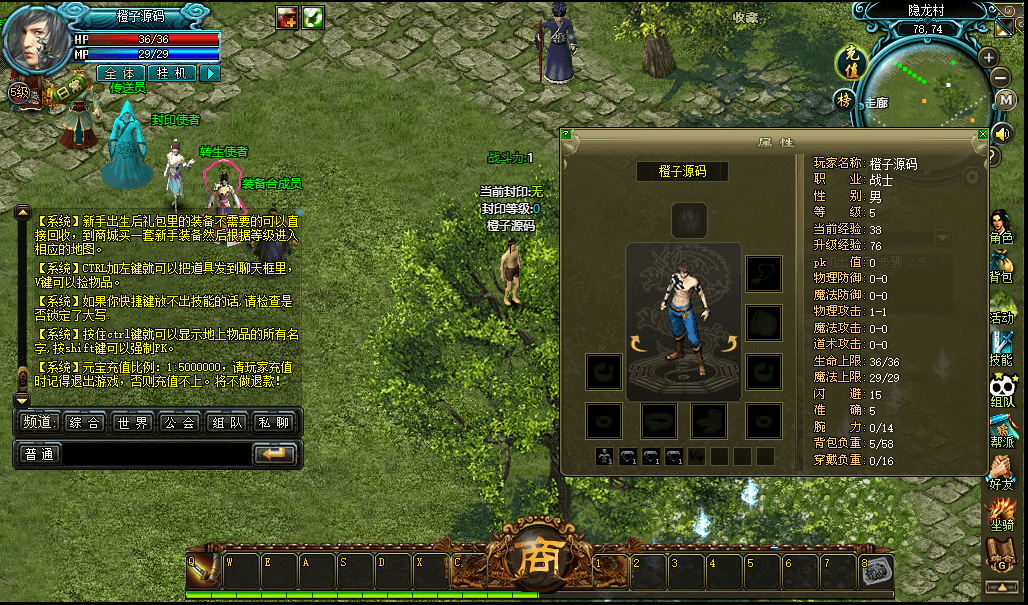Close the 属性 attributes window
Image resolution: width=1028 pixels, height=605 pixels.
point(983,134)
